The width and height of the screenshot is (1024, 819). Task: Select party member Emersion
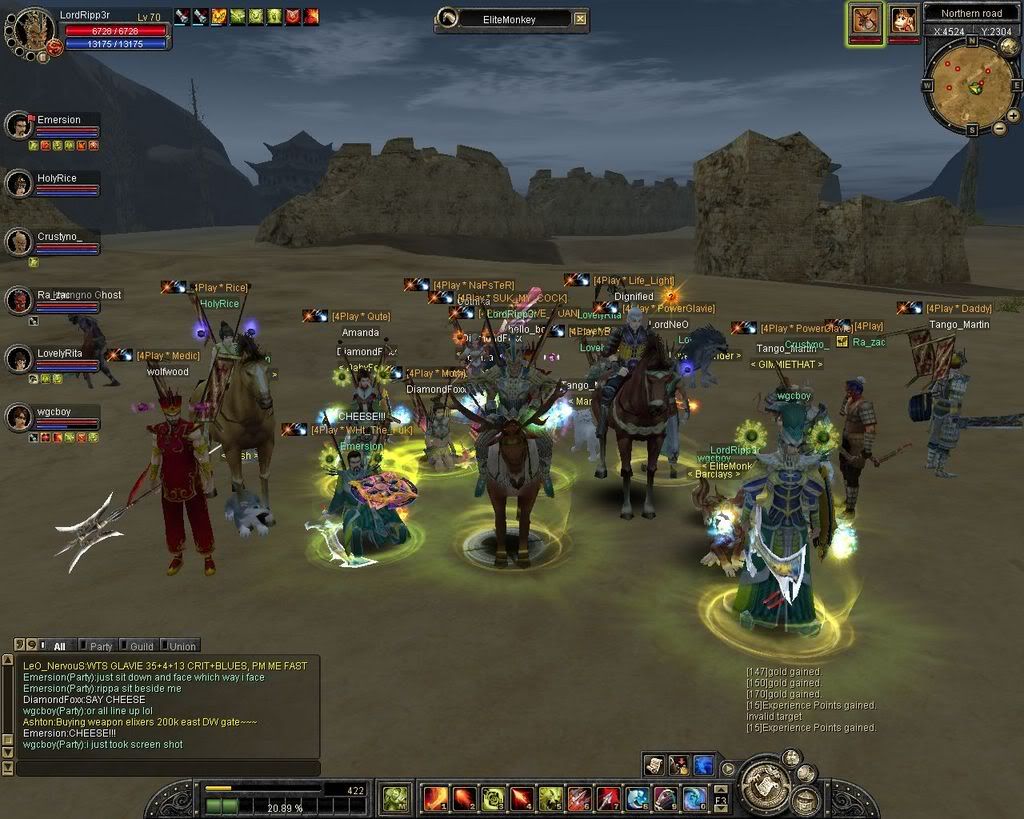click(x=19, y=126)
